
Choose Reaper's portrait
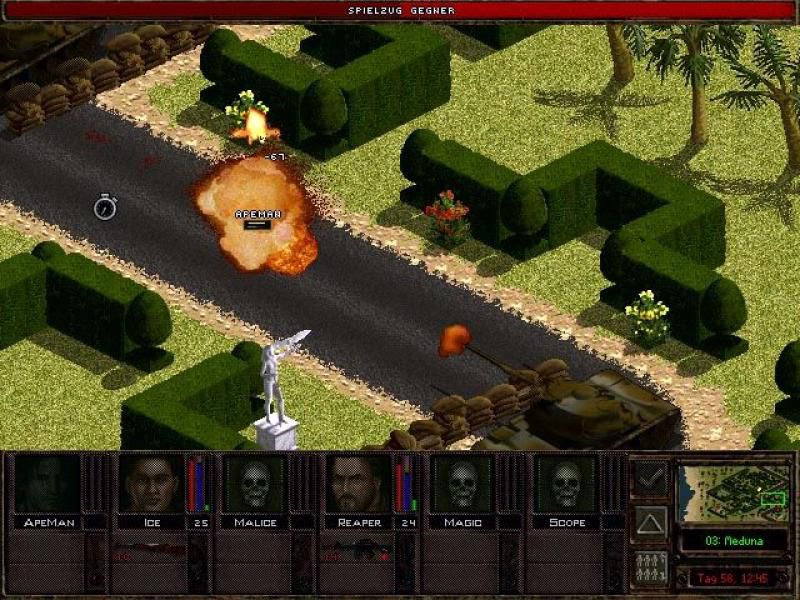coord(358,485)
